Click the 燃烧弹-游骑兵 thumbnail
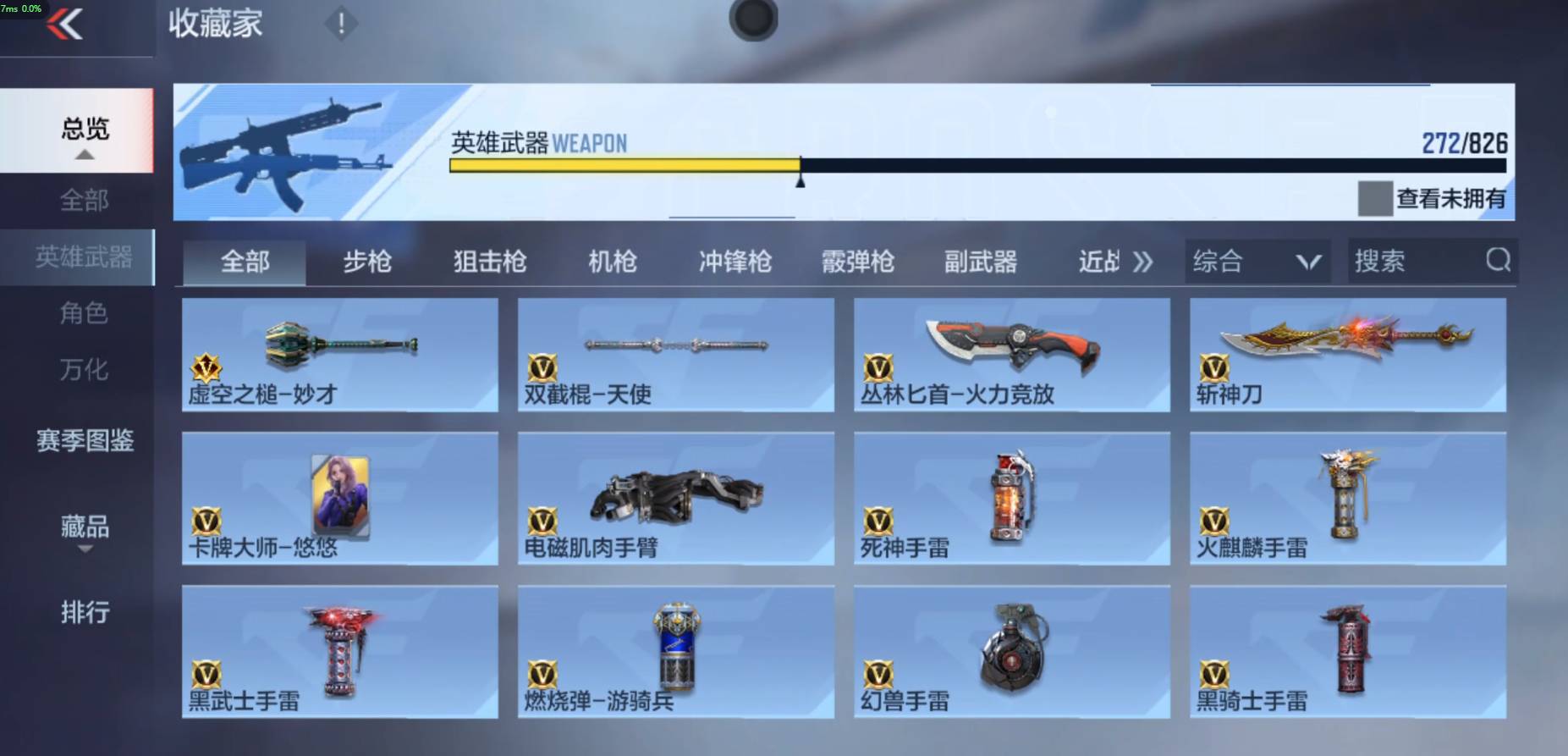Image resolution: width=1568 pixels, height=756 pixels. pos(674,652)
